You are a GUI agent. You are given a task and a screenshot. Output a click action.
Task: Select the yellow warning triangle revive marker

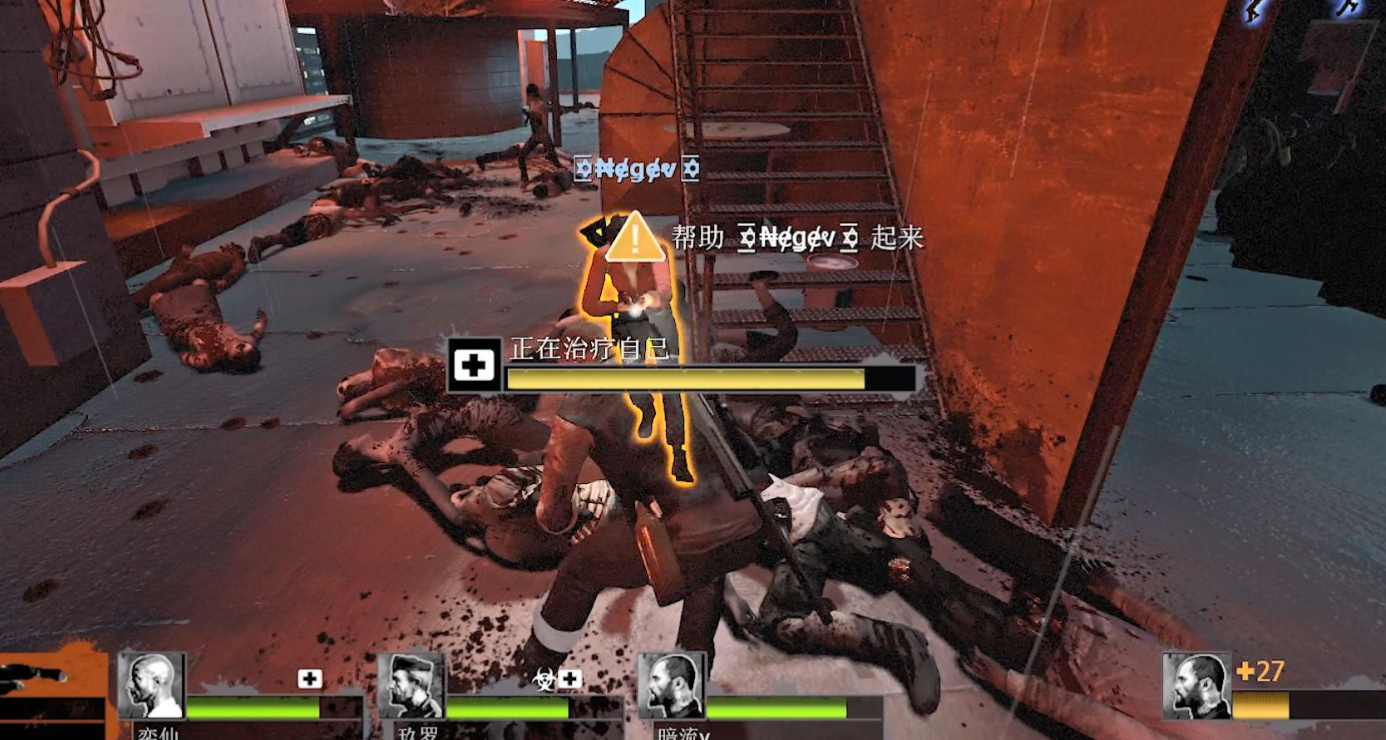click(x=634, y=240)
